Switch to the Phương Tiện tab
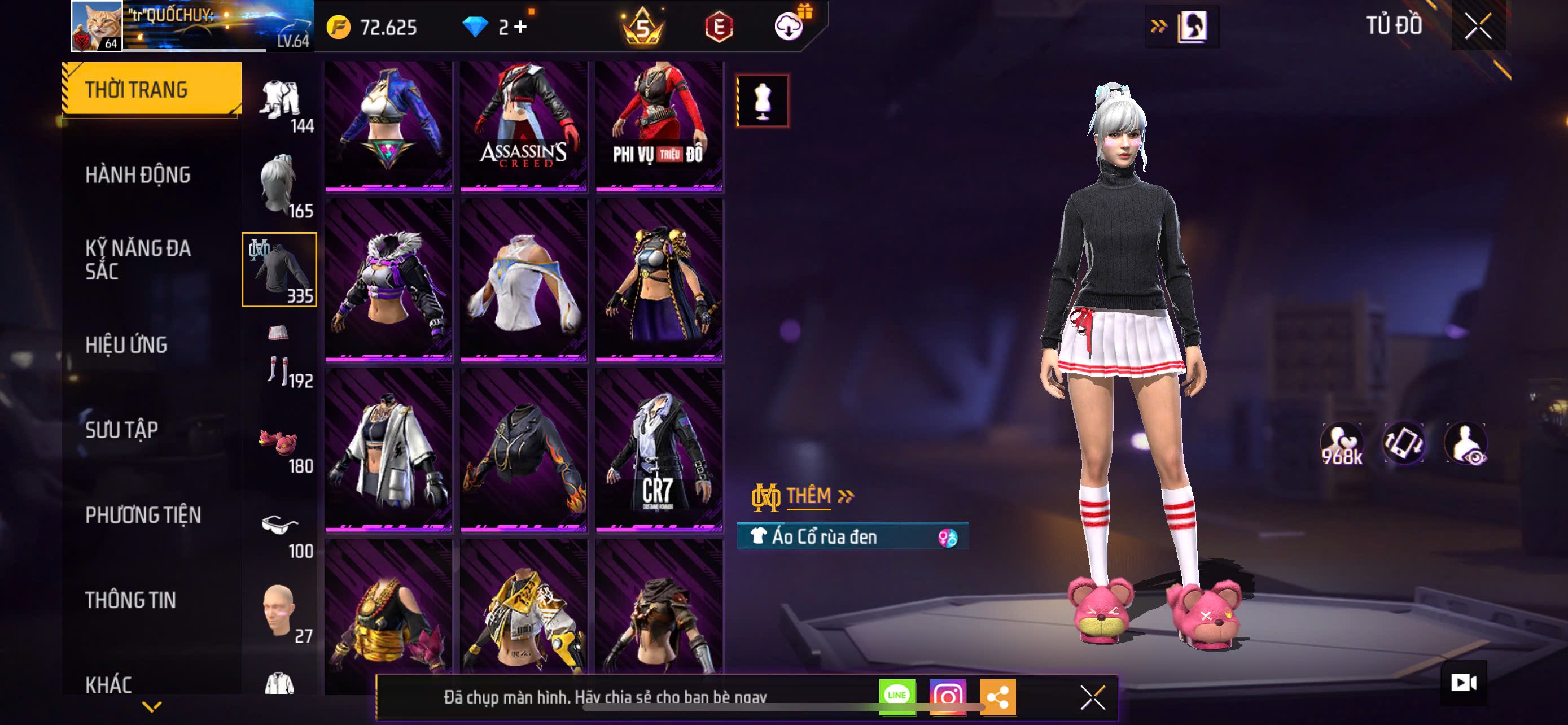Viewport: 1568px width, 725px height. pyautogui.click(x=143, y=515)
